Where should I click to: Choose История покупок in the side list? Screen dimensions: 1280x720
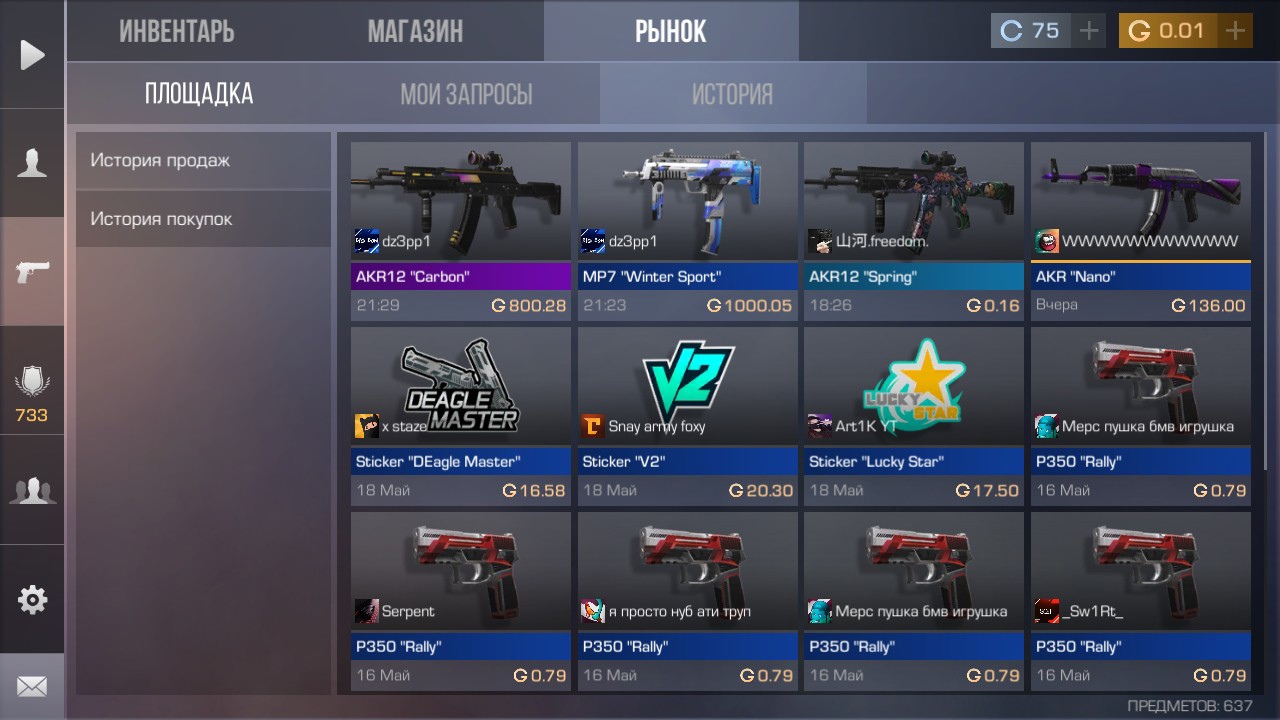203,219
